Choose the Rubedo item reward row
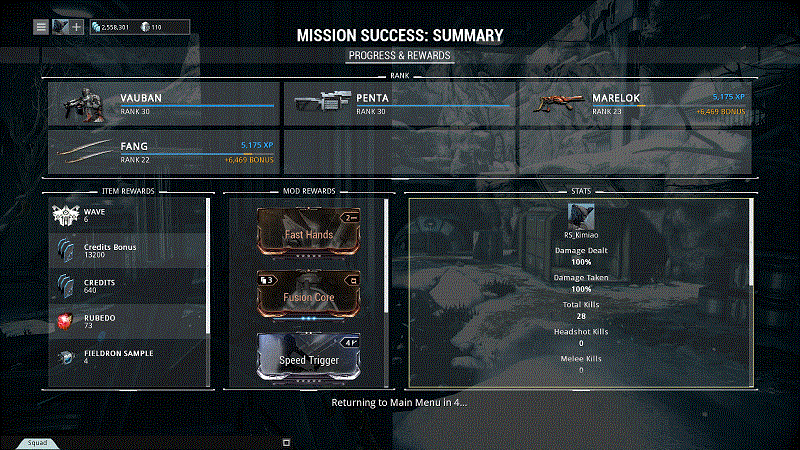The image size is (800, 450). (128, 322)
